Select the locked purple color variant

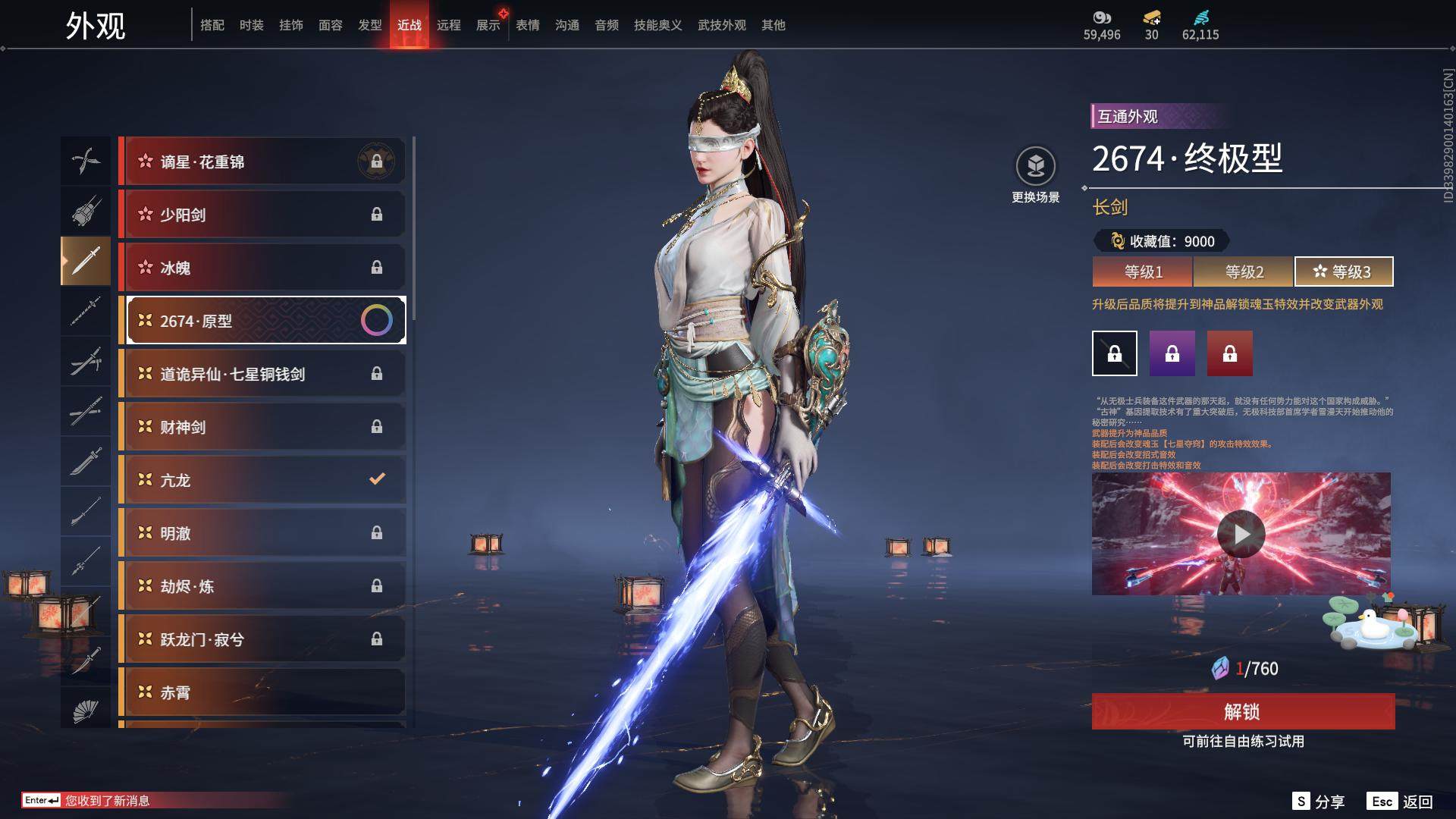point(1172,353)
